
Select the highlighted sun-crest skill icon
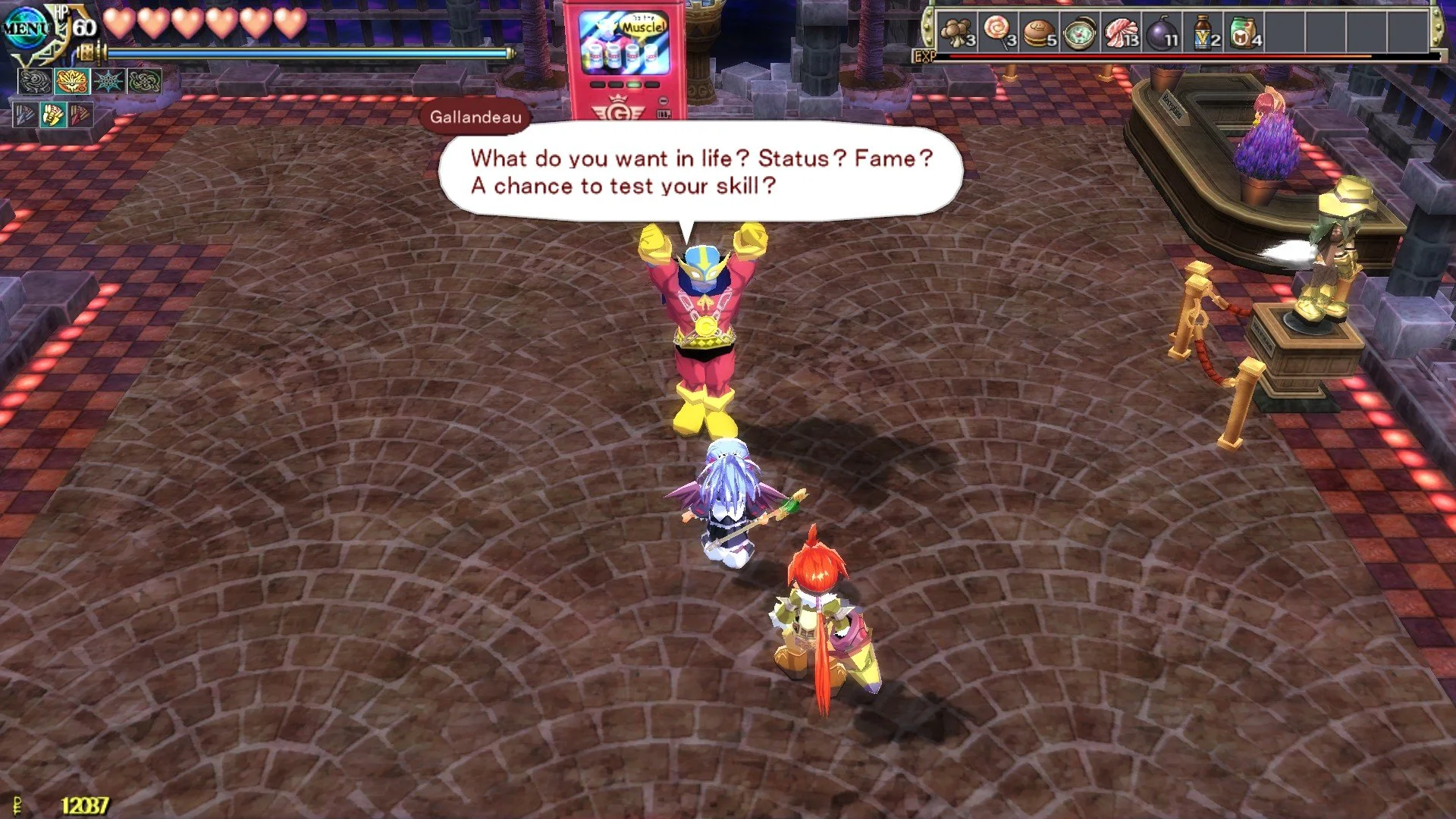(x=72, y=81)
